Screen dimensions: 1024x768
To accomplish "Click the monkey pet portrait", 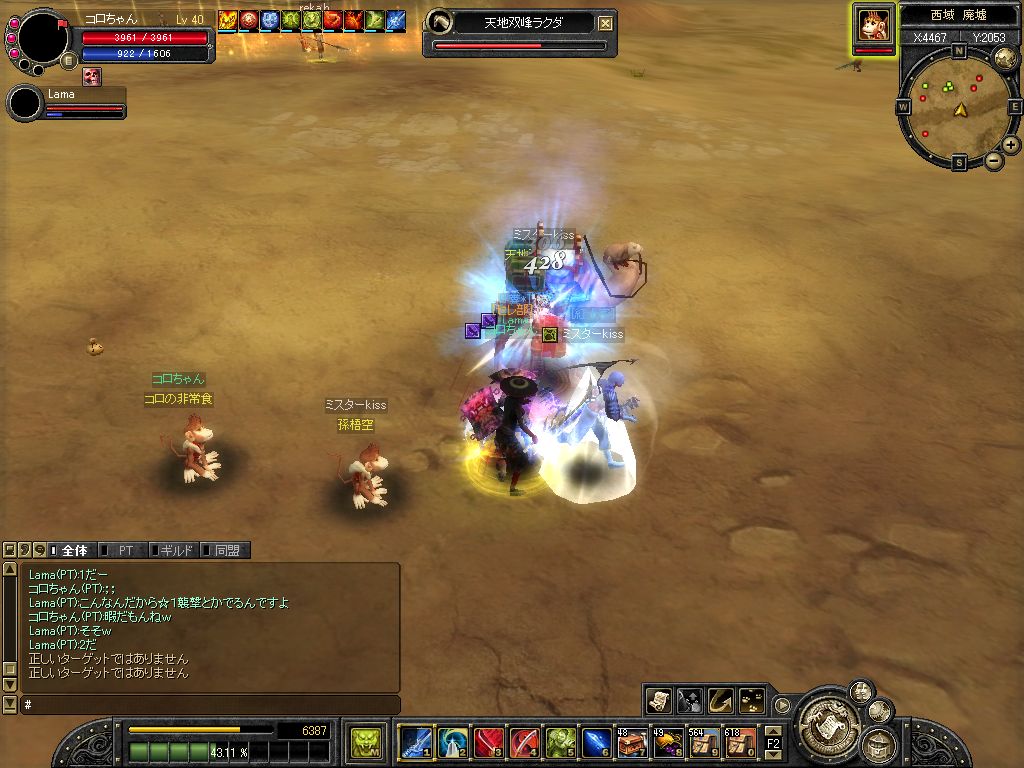I will click(x=874, y=26).
